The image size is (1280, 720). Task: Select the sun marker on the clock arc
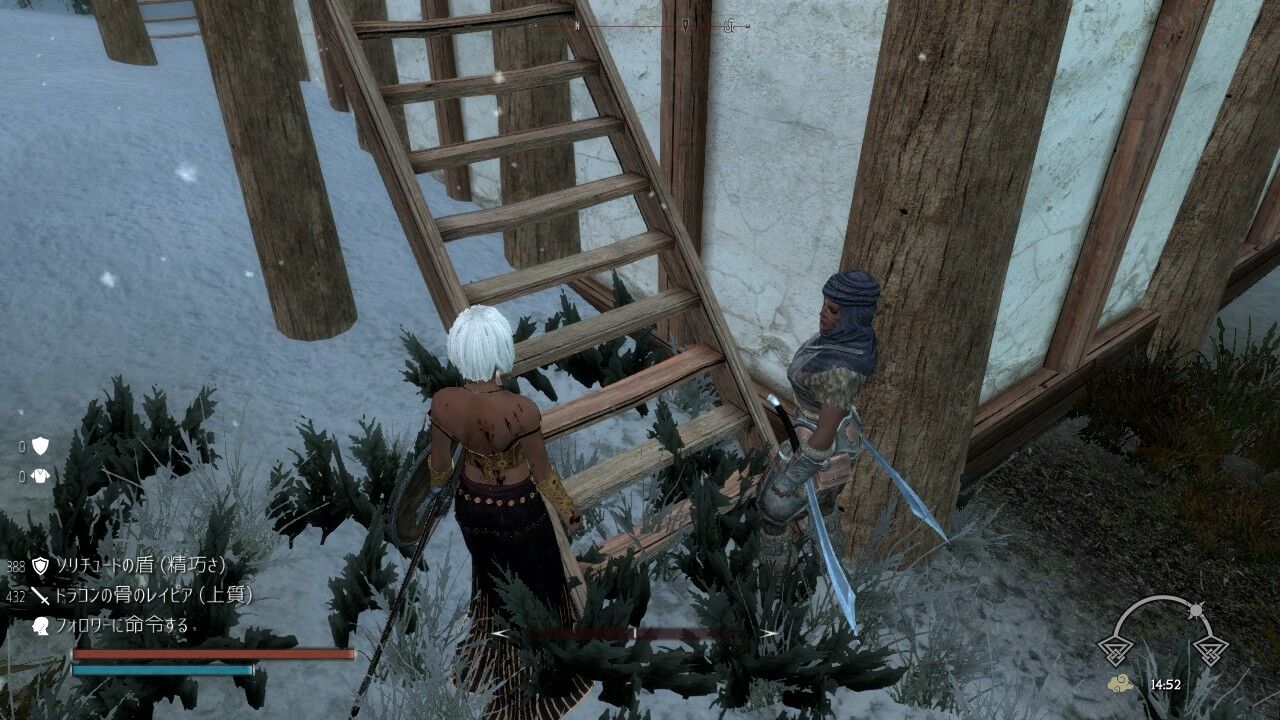pyautogui.click(x=1196, y=609)
